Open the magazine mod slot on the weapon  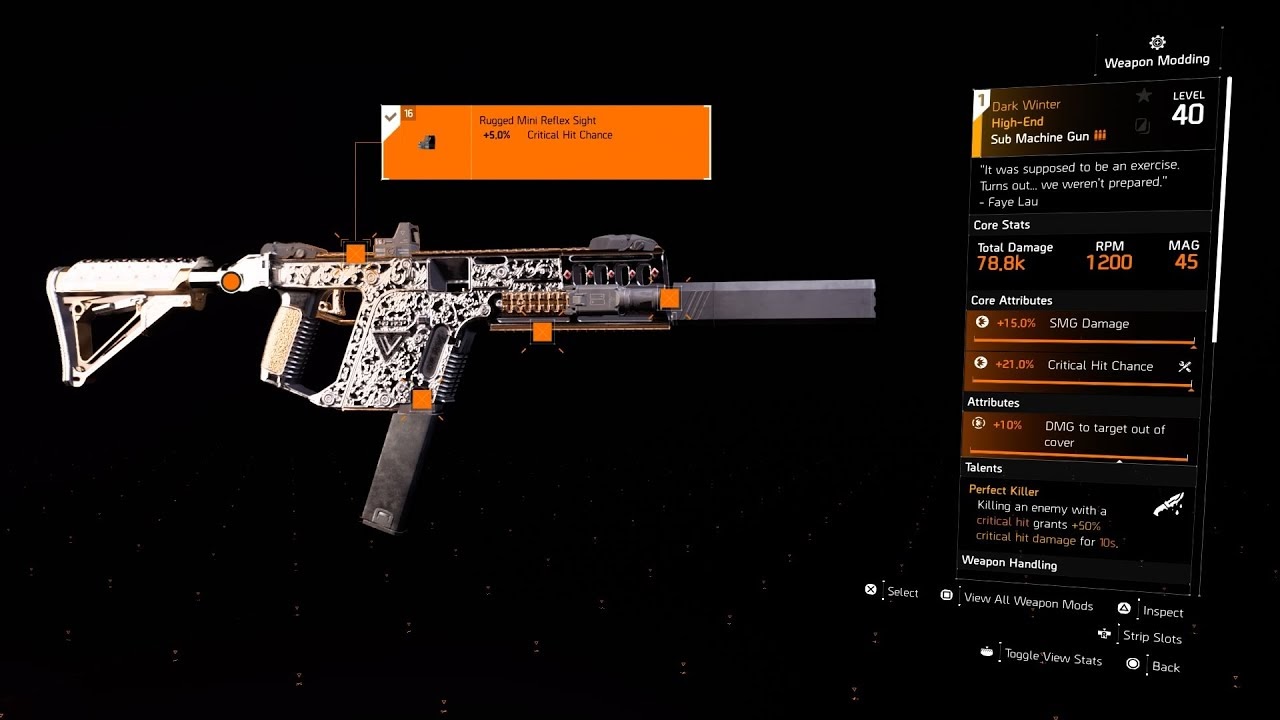(x=422, y=398)
